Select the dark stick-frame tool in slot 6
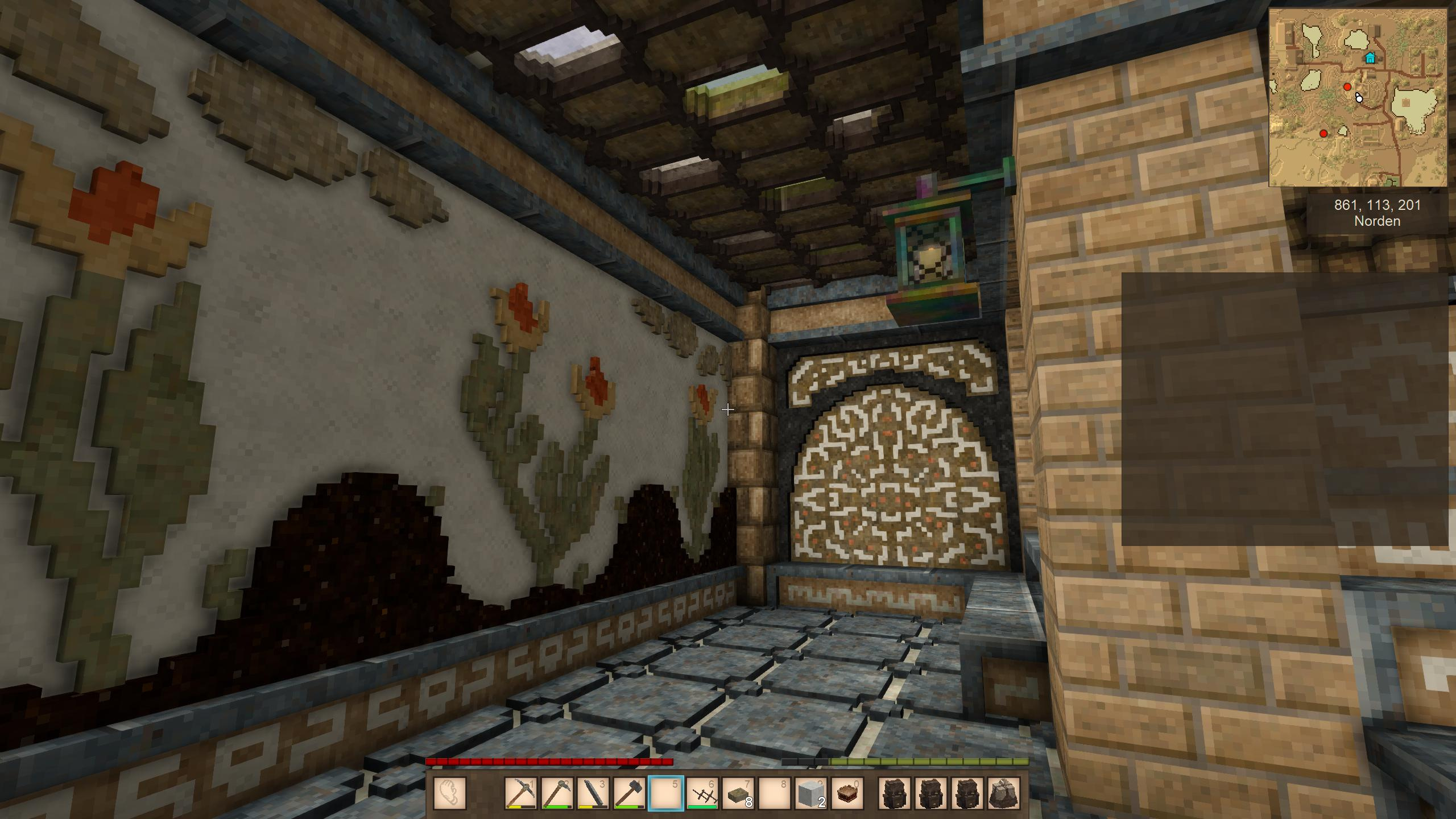1456x819 pixels. [702, 793]
